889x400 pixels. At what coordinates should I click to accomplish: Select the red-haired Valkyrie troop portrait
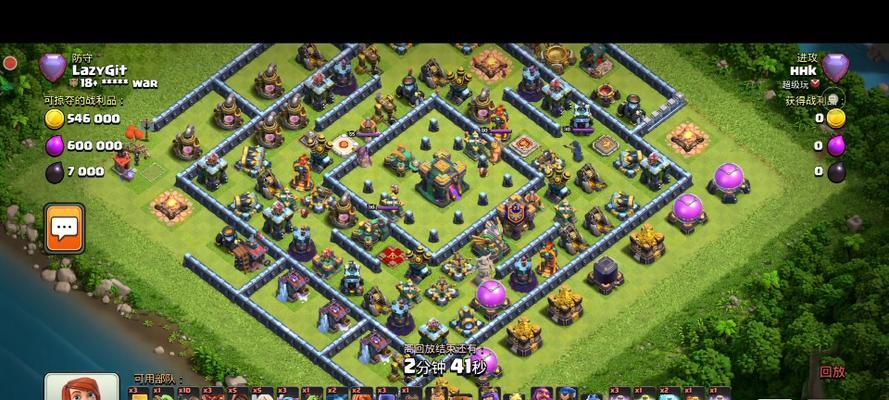pos(82,390)
